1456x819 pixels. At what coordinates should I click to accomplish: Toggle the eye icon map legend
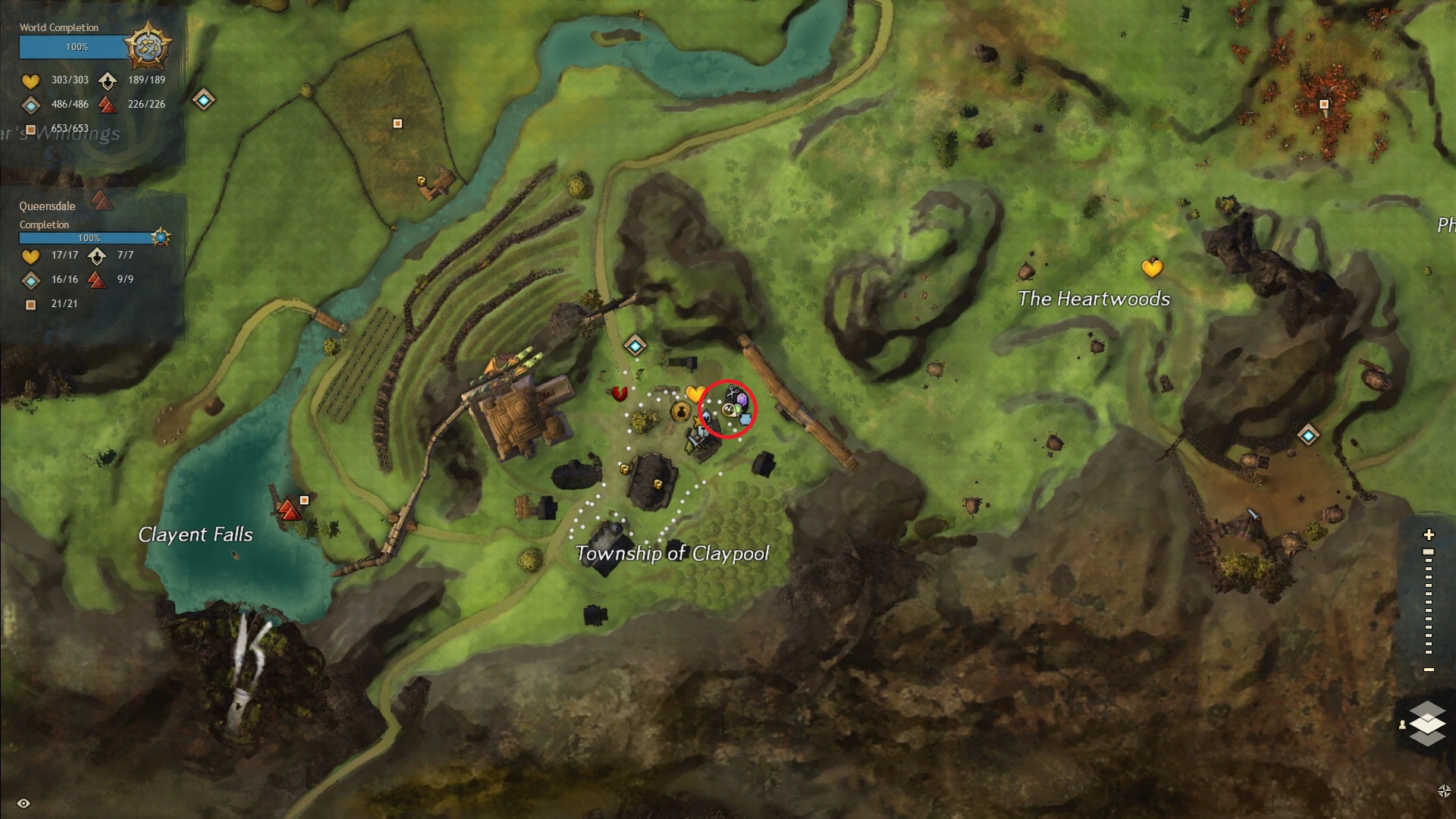(x=24, y=803)
